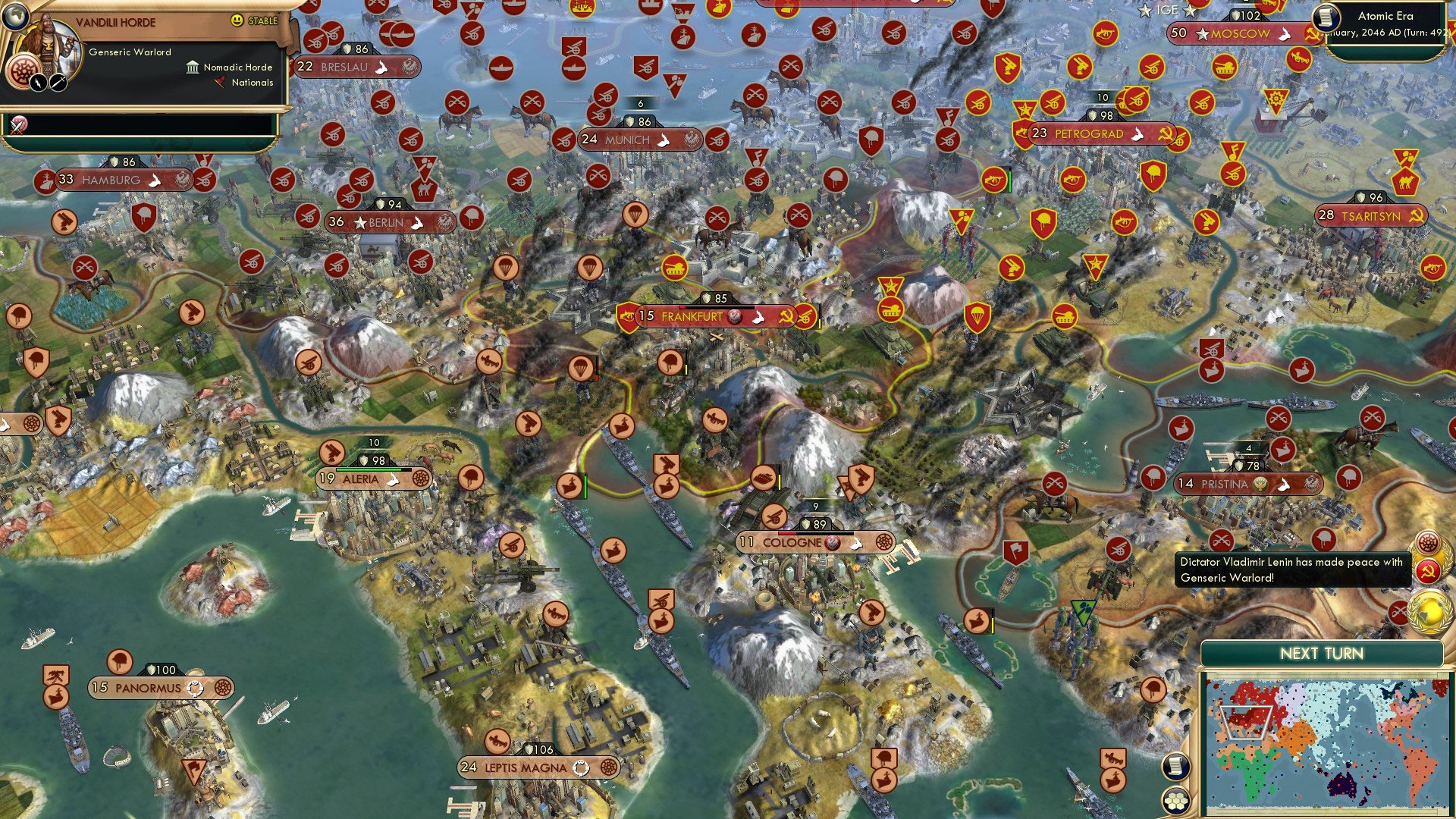Click the NEXT TURN button
The image size is (1456, 819).
click(x=1323, y=651)
